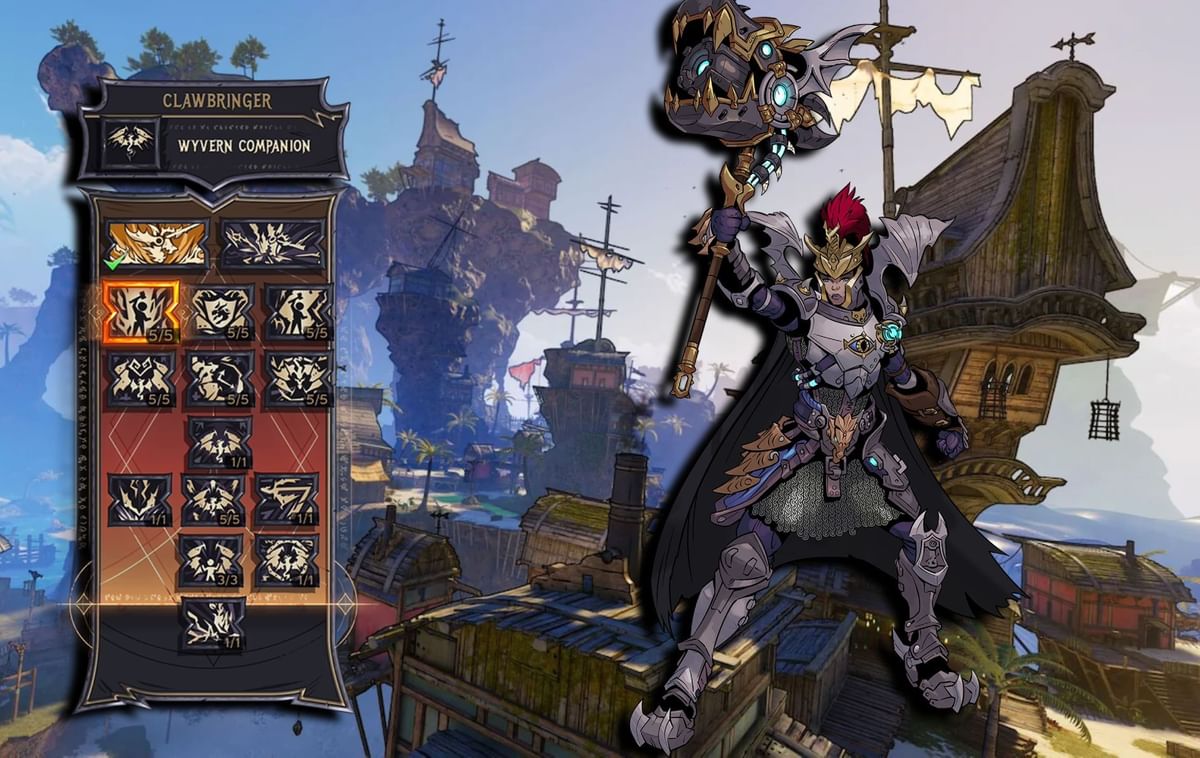Screen dimensions: 1200x758
Task: Pick the unhighlighted hammer figure 5/5 skill
Action: 297,311
